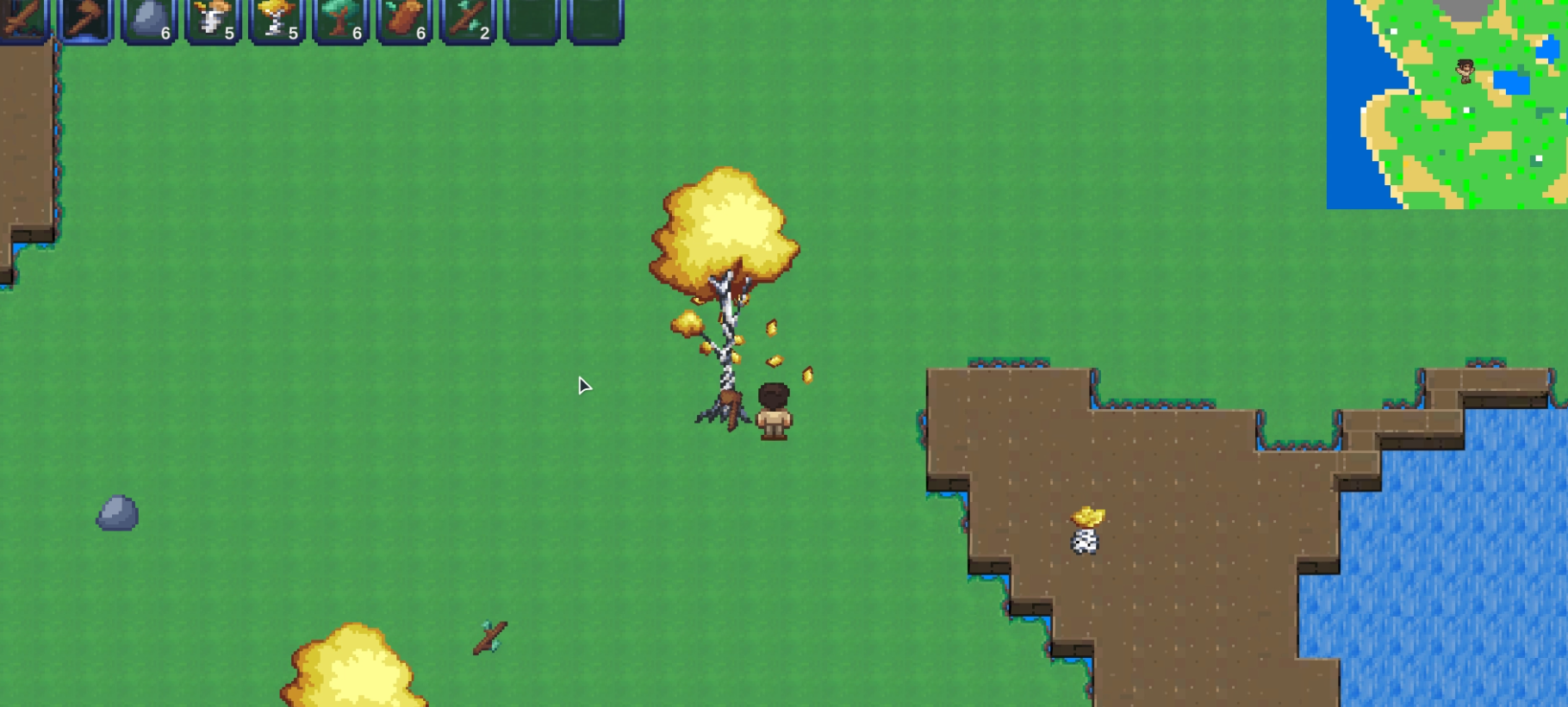Viewport: 1568px width, 707px height.
Task: Select the green tree sapling slot
Action: pyautogui.click(x=341, y=19)
